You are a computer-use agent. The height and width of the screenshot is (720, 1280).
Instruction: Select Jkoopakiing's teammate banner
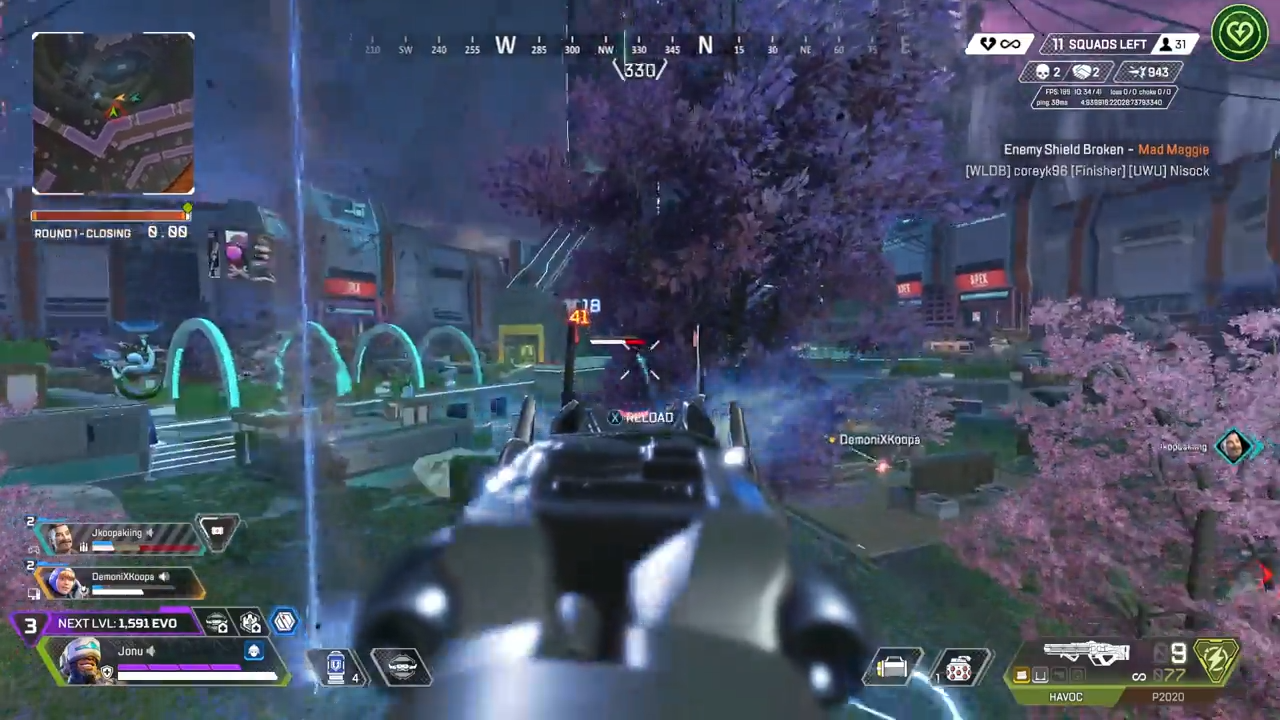click(x=118, y=537)
